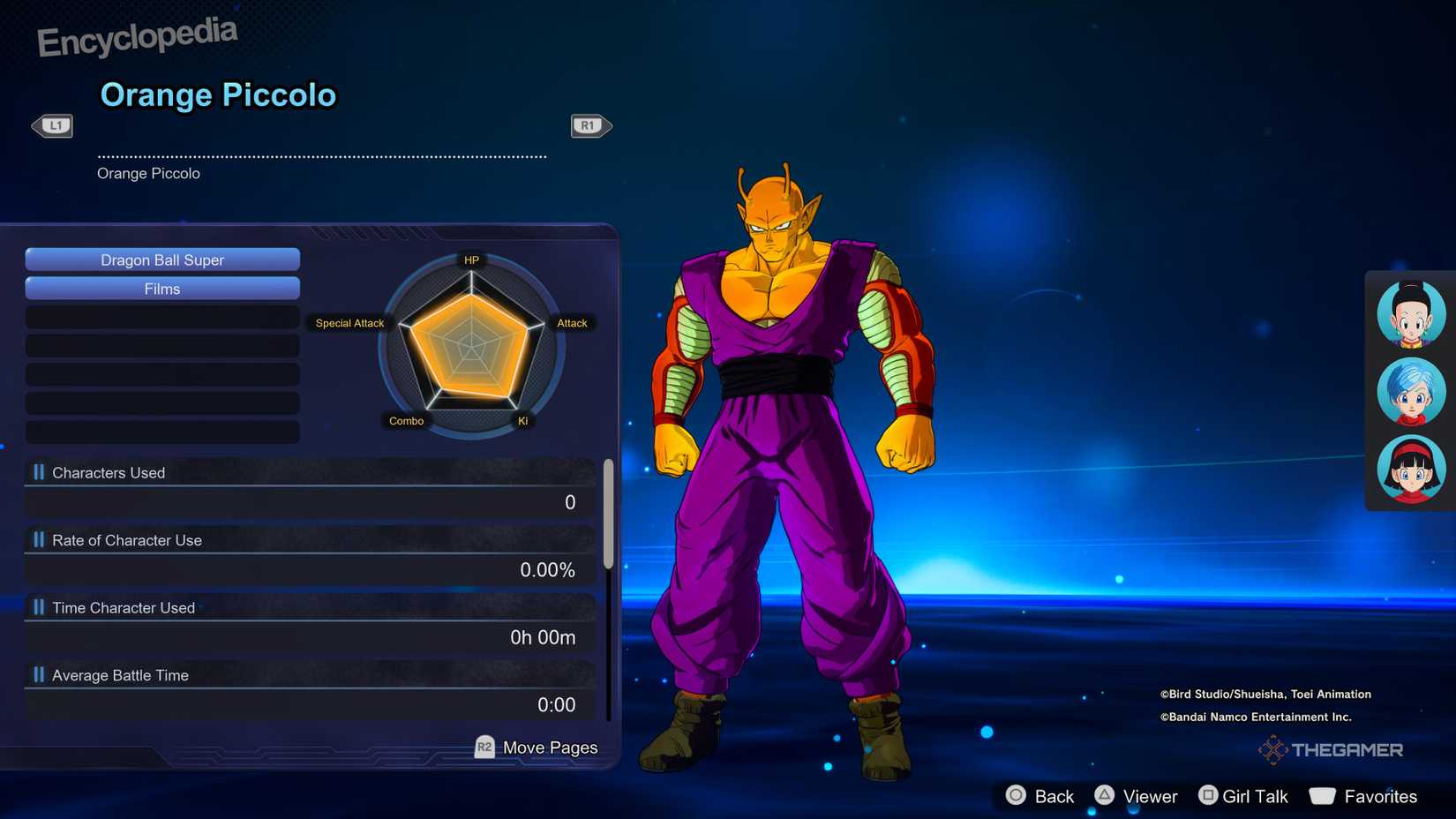
Task: Expand the Rate of Character Use row
Action: tap(127, 540)
